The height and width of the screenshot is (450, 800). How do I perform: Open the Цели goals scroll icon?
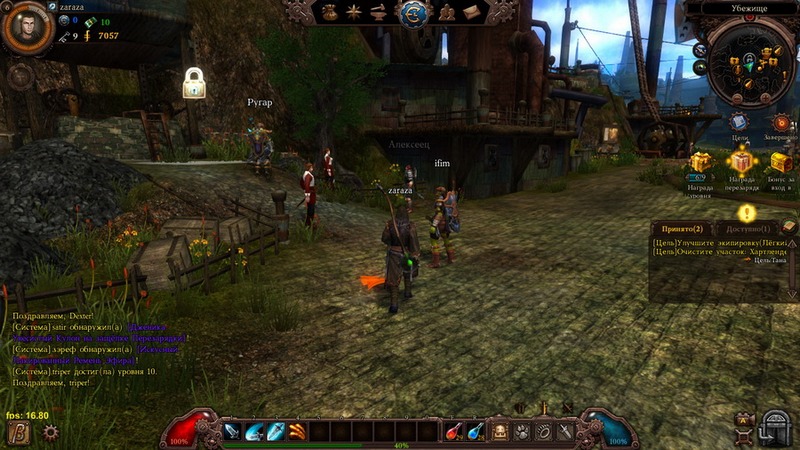click(x=739, y=123)
